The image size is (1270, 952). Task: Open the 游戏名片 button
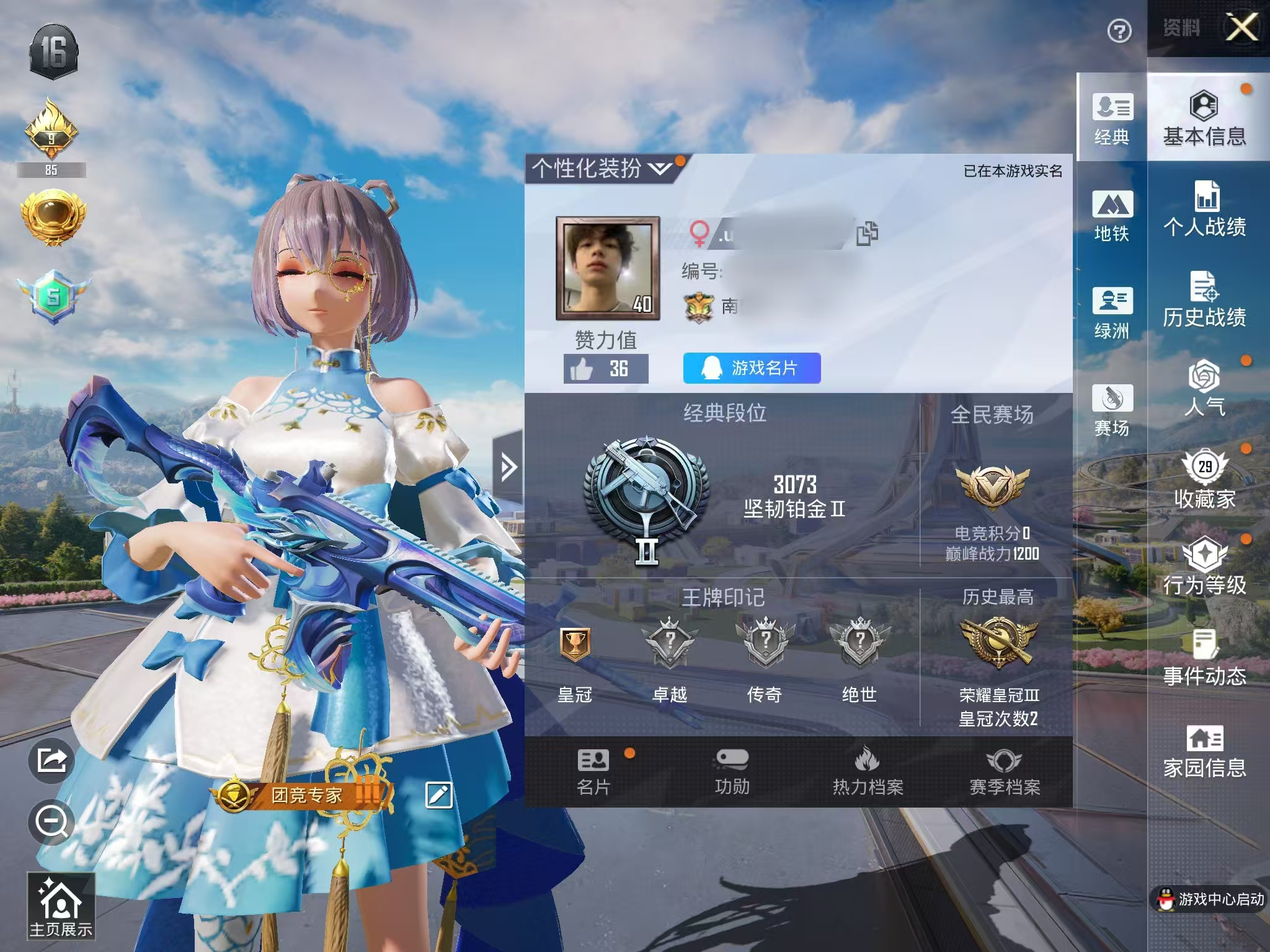(x=752, y=368)
